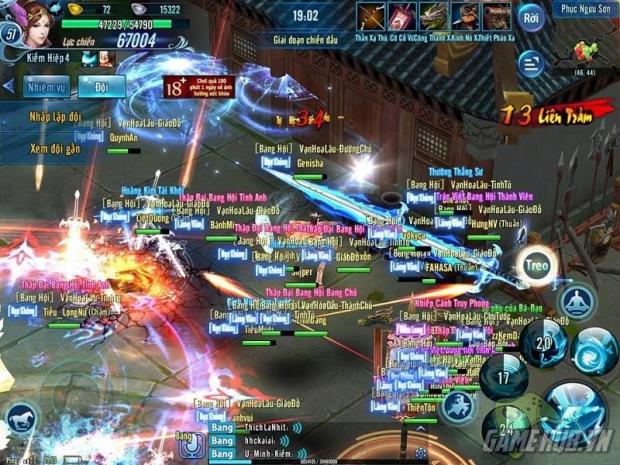Select the Thần Xạ Thủ icon
Viewport: 620px width, 465px height.
(371, 16)
